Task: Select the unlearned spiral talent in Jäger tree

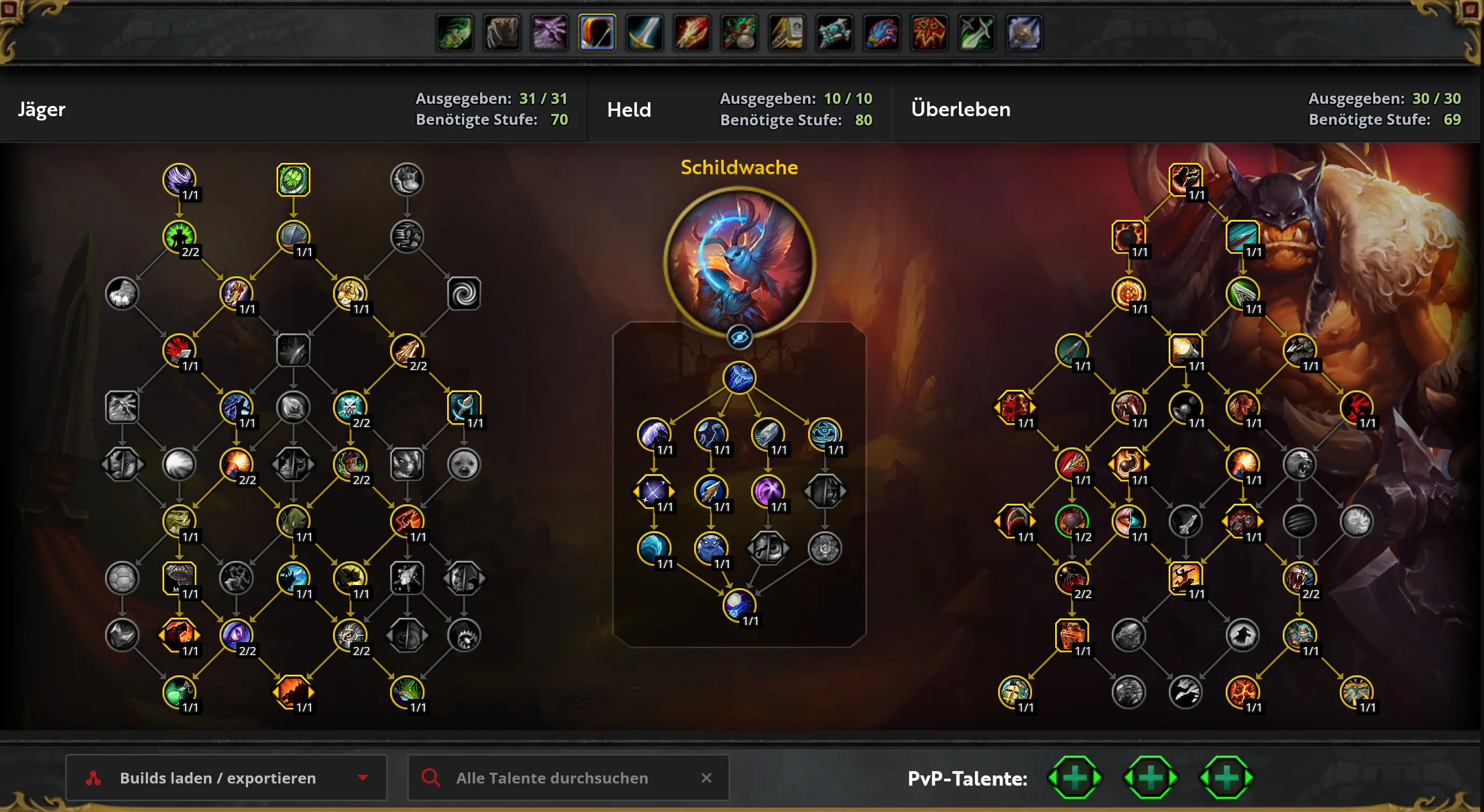Action: 464,294
